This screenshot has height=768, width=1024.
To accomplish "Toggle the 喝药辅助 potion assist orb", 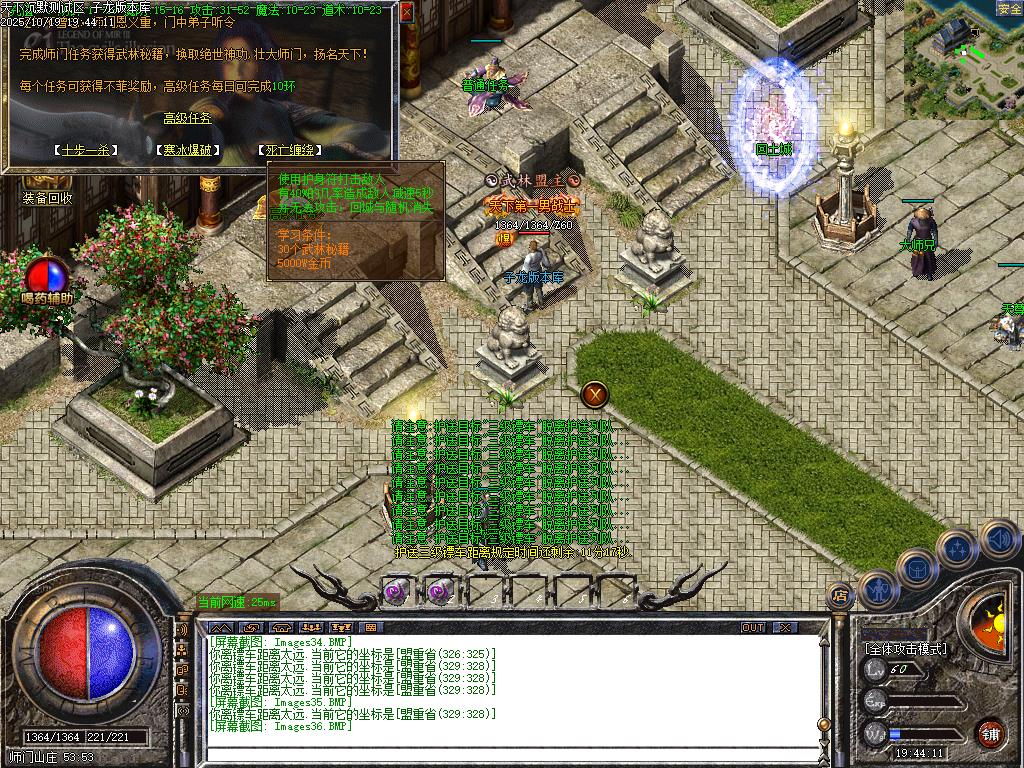I will pos(47,276).
